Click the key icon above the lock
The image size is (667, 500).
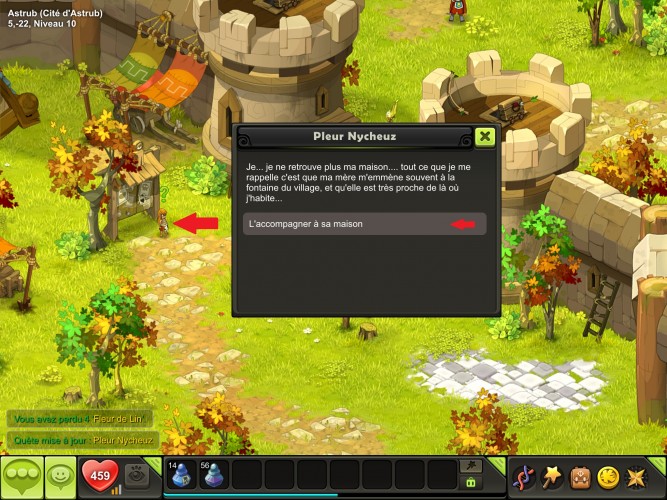[469, 465]
